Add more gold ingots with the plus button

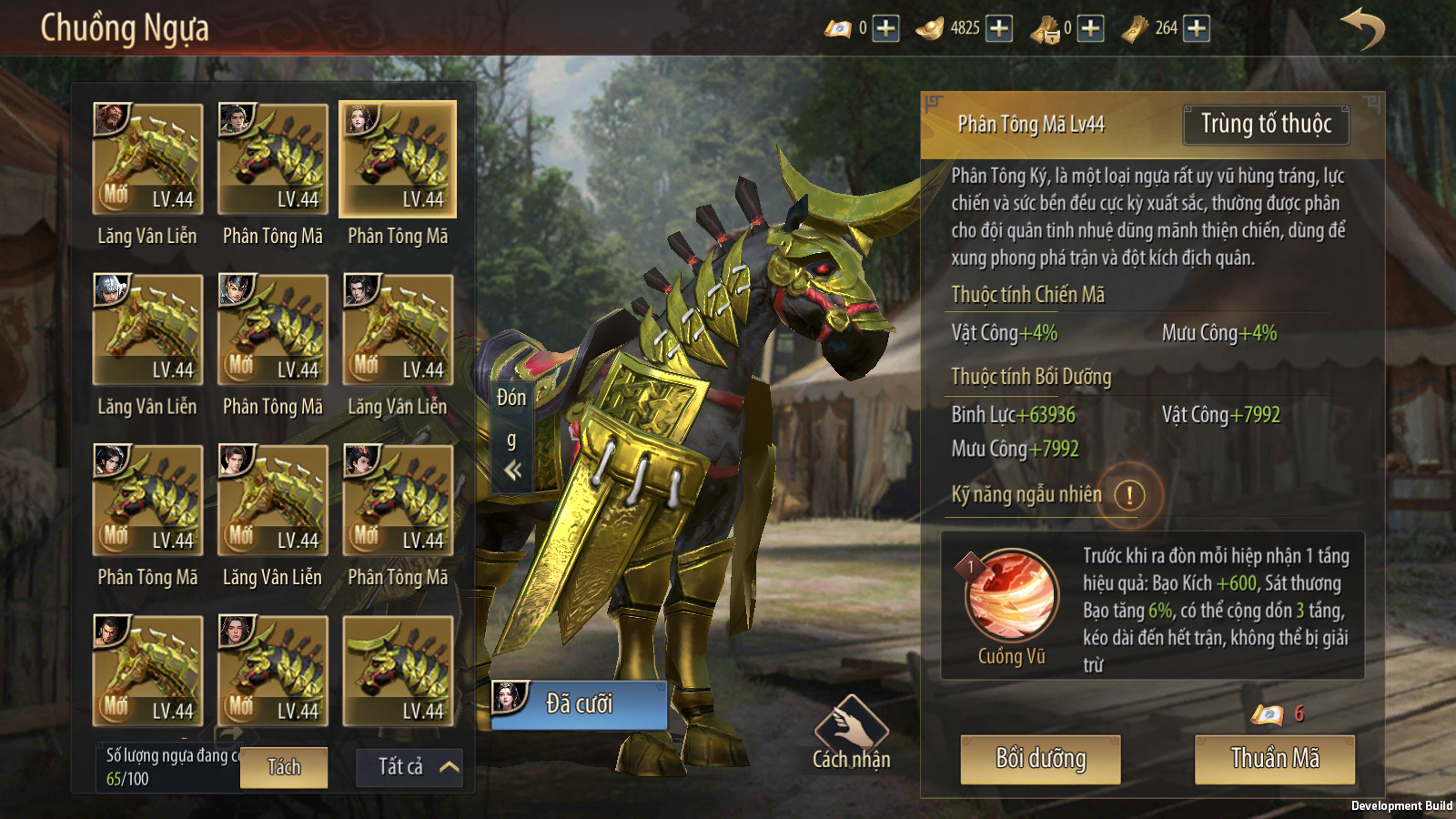point(999,29)
